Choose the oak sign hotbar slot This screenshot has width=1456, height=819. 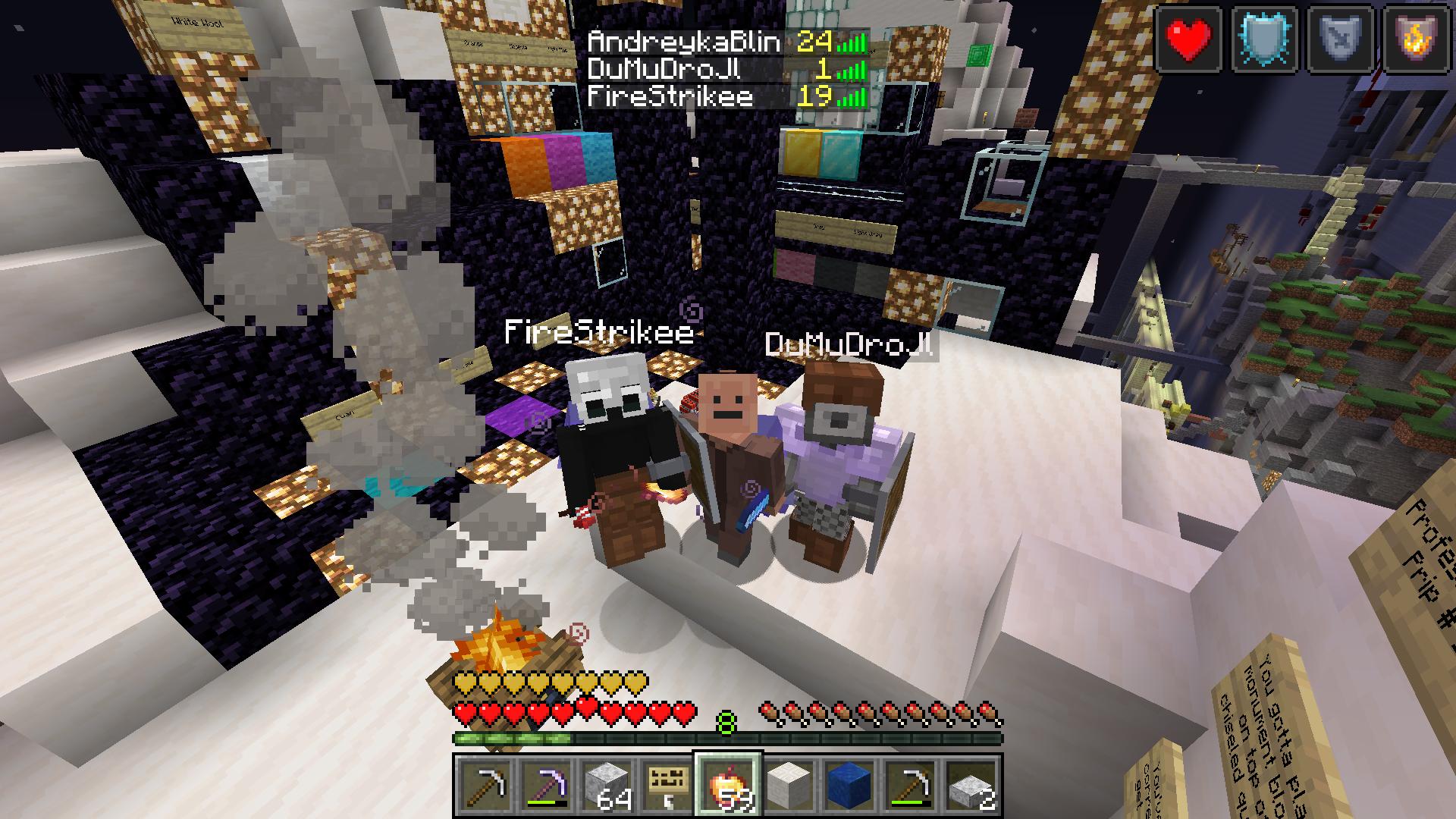(x=667, y=785)
